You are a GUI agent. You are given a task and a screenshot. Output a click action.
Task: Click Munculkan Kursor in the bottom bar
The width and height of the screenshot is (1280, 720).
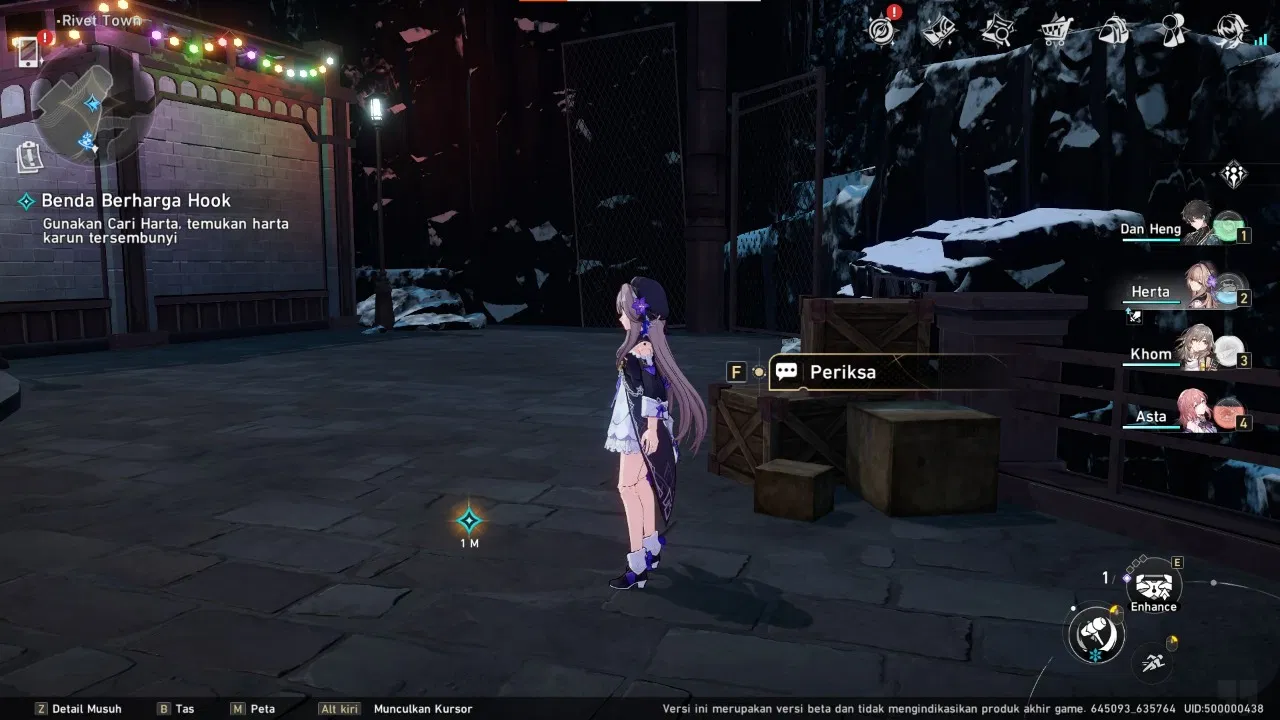[422, 708]
